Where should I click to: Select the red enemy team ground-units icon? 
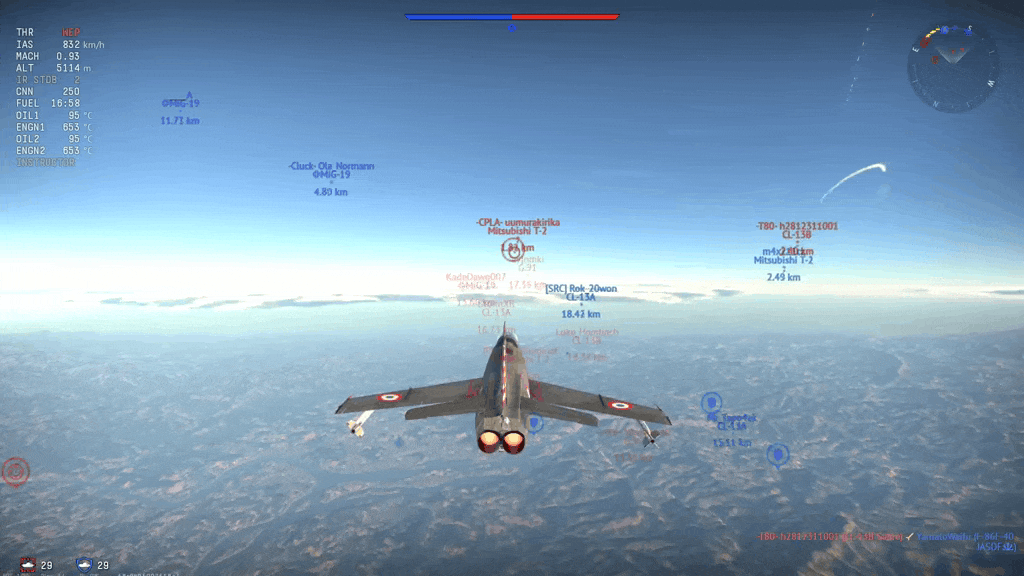pyautogui.click(x=28, y=565)
